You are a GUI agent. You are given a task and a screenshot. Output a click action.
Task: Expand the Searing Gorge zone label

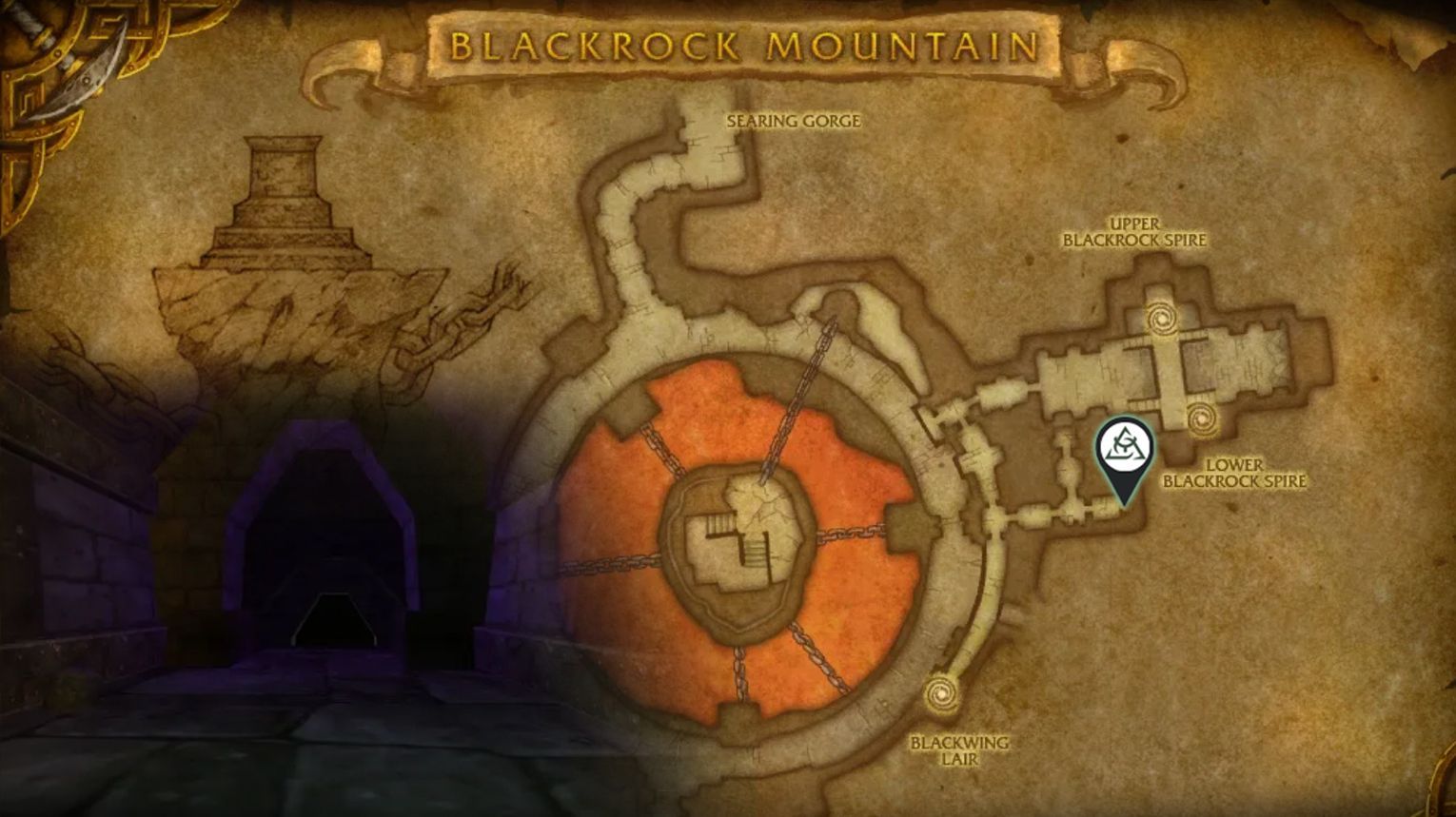click(x=795, y=122)
